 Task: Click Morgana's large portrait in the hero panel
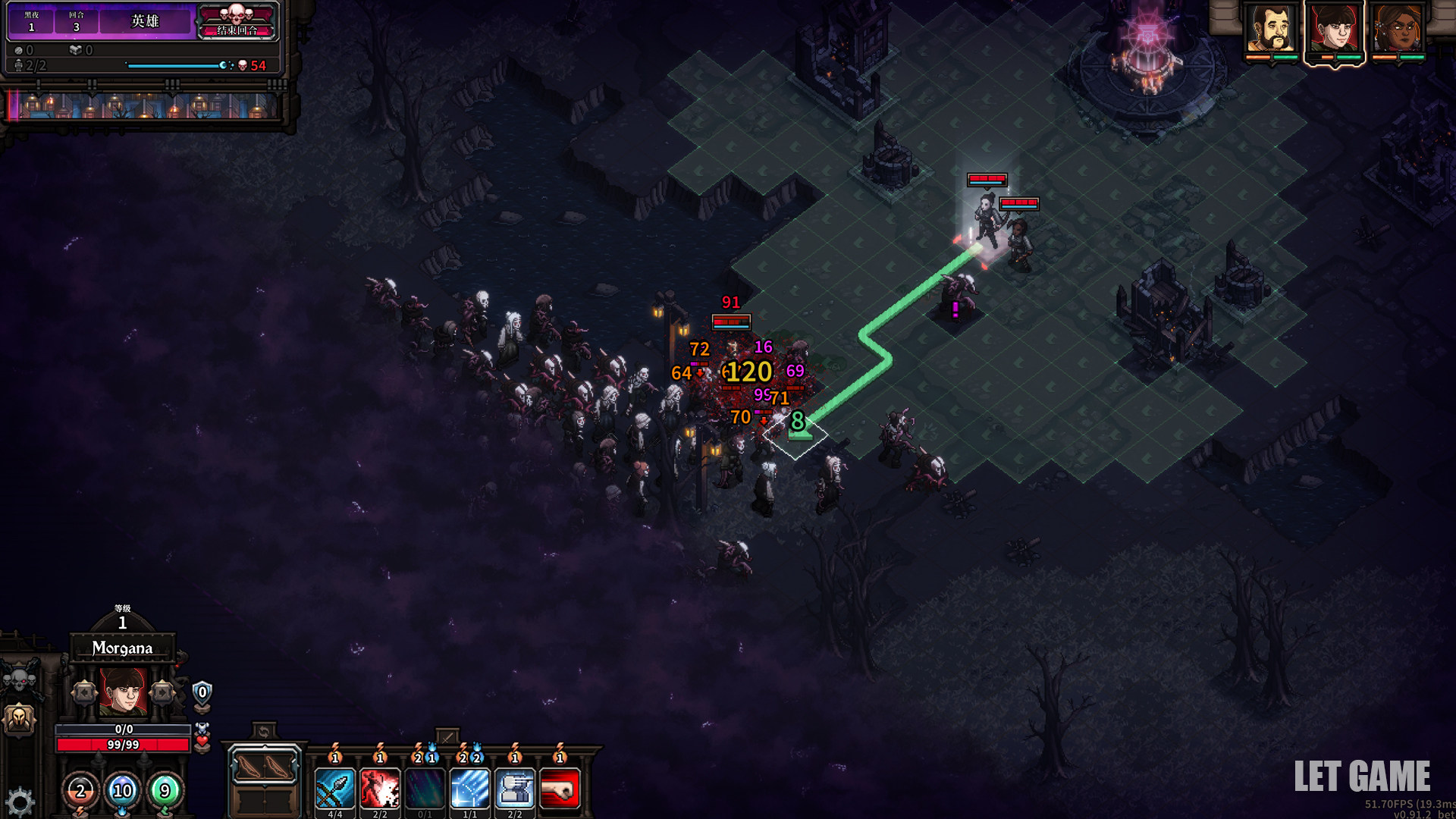point(123,691)
